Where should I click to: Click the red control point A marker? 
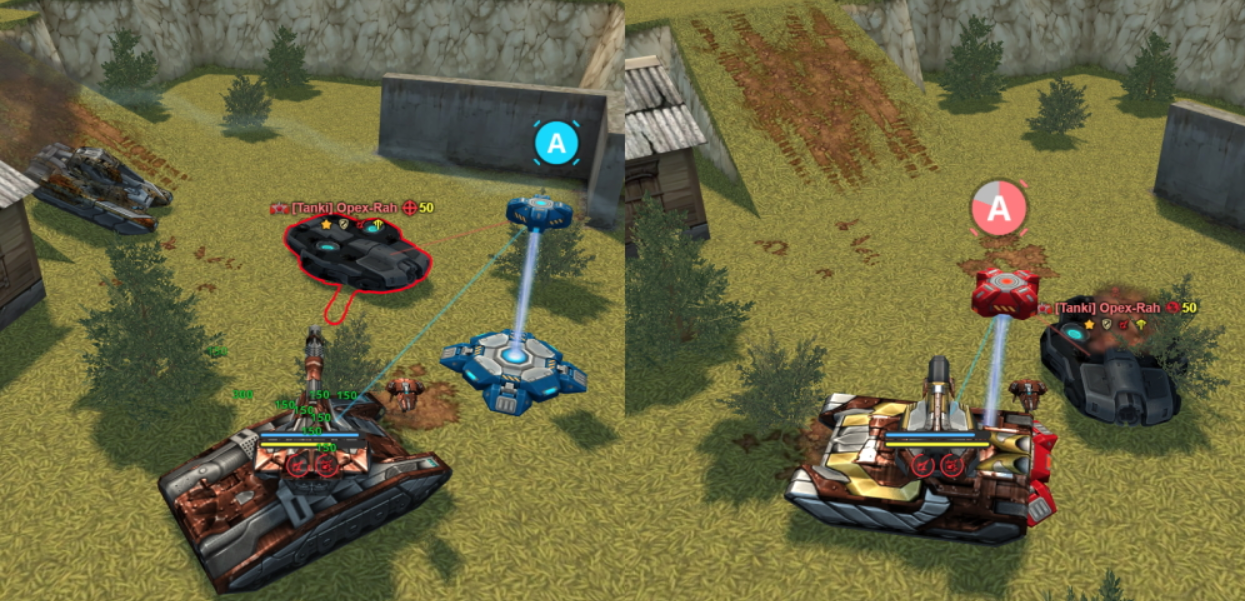point(1000,209)
